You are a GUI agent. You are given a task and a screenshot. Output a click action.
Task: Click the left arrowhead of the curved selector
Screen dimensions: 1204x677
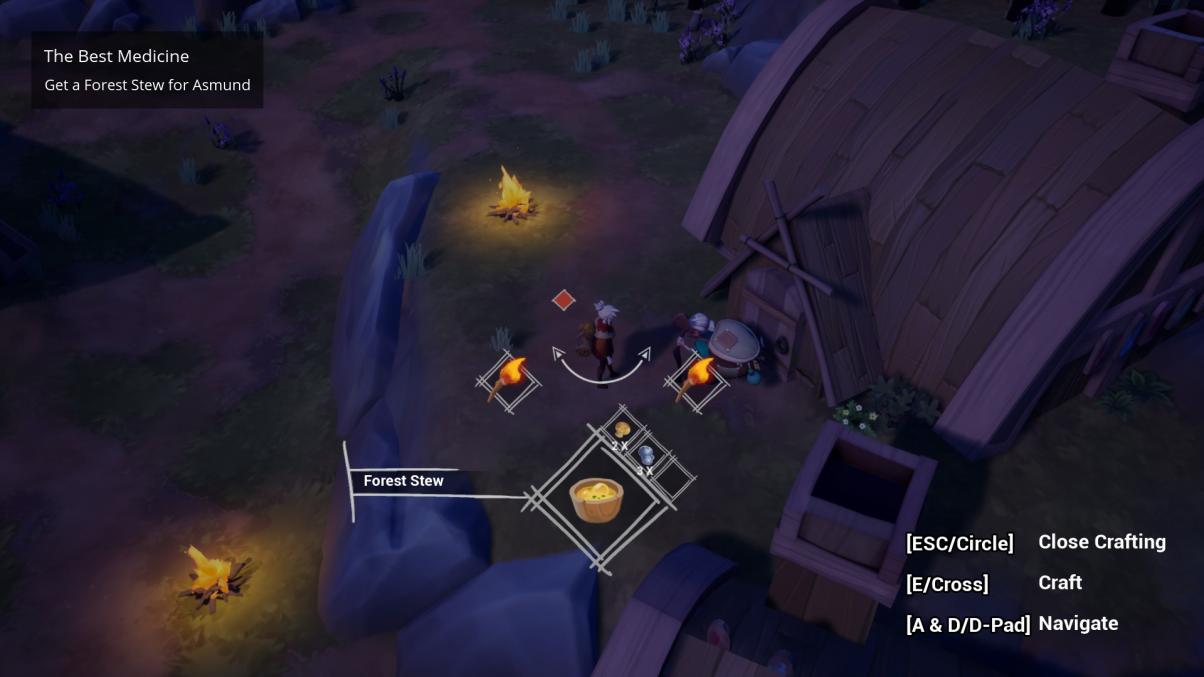click(x=558, y=353)
